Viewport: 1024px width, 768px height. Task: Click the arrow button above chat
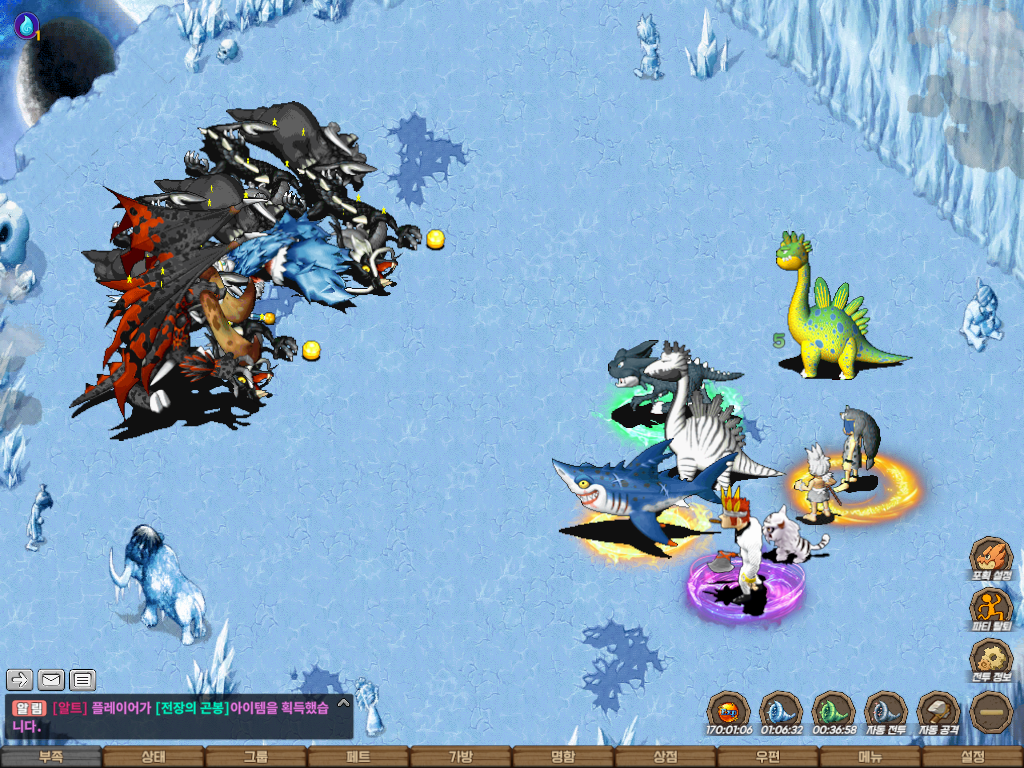(x=20, y=680)
